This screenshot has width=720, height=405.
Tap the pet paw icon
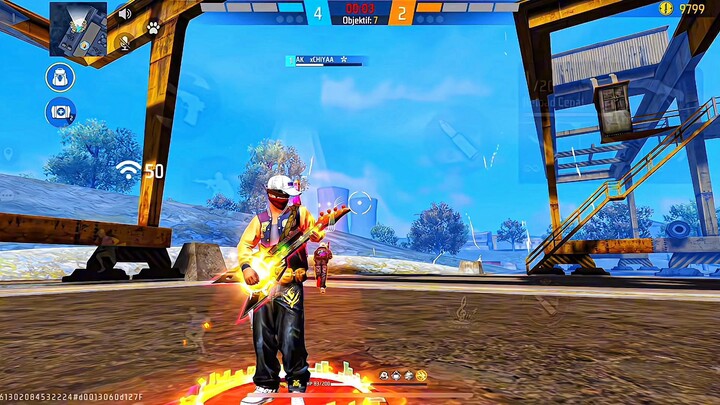(x=153, y=28)
